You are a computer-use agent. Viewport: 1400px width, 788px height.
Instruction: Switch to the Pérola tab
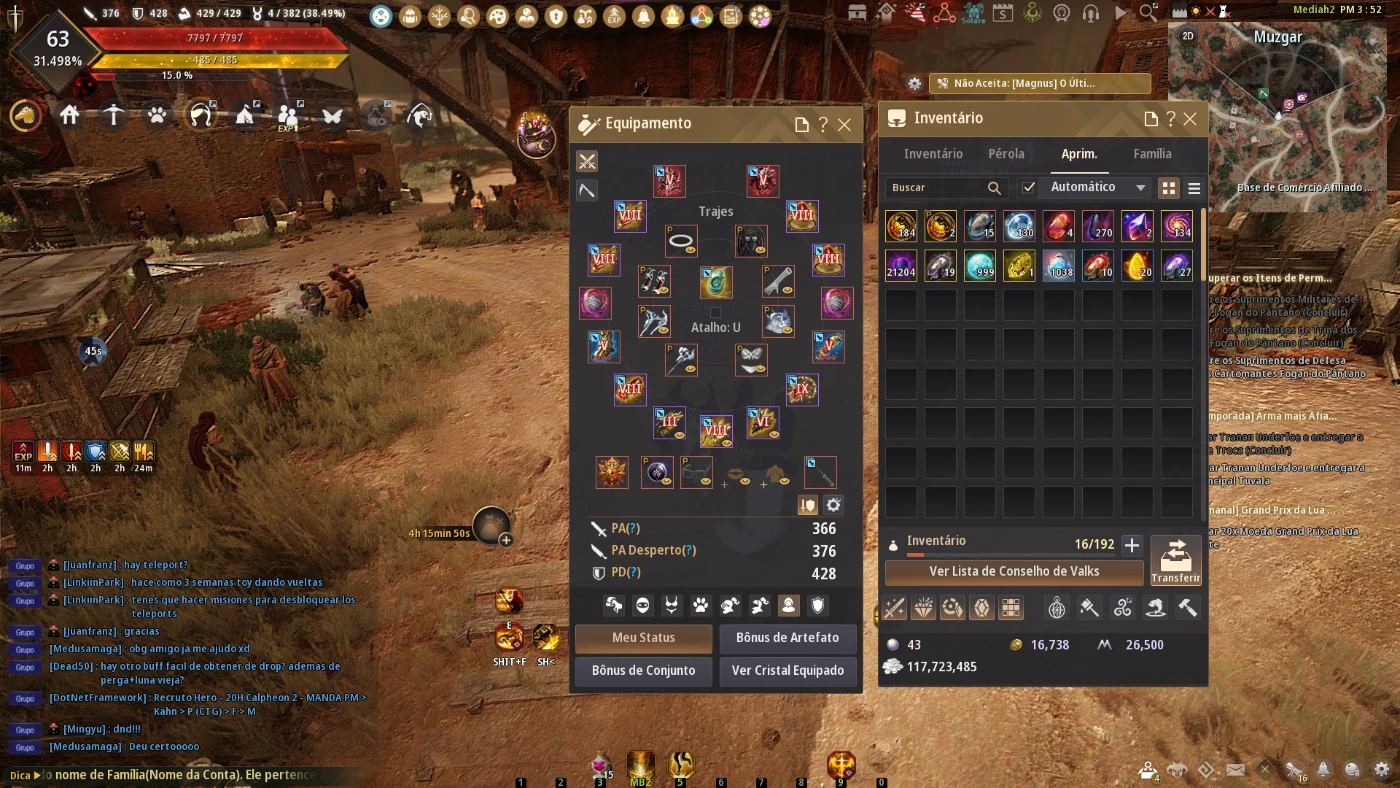1006,154
